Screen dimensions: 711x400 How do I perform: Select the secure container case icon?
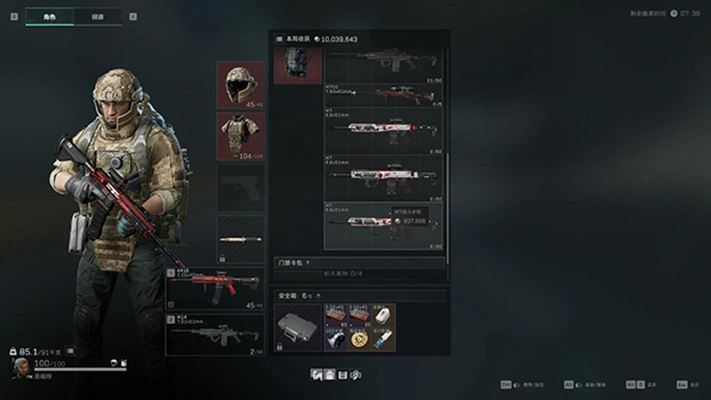coord(298,327)
